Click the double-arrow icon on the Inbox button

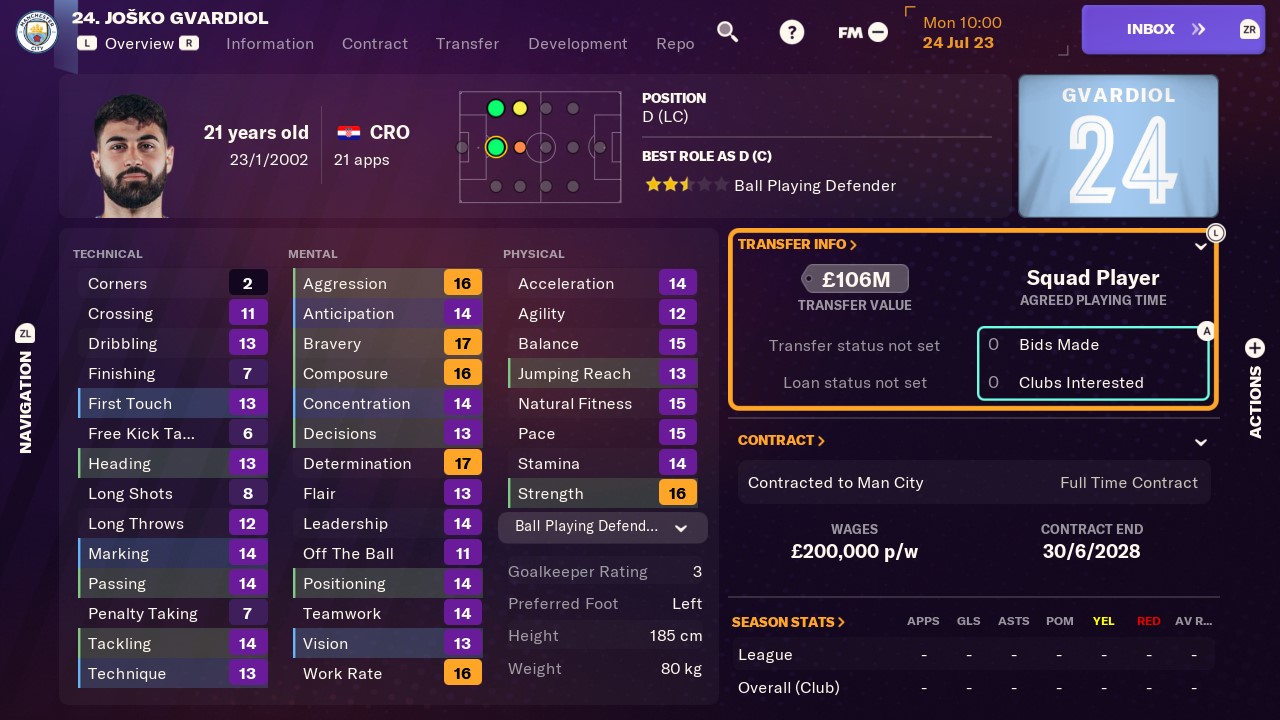pos(1197,29)
